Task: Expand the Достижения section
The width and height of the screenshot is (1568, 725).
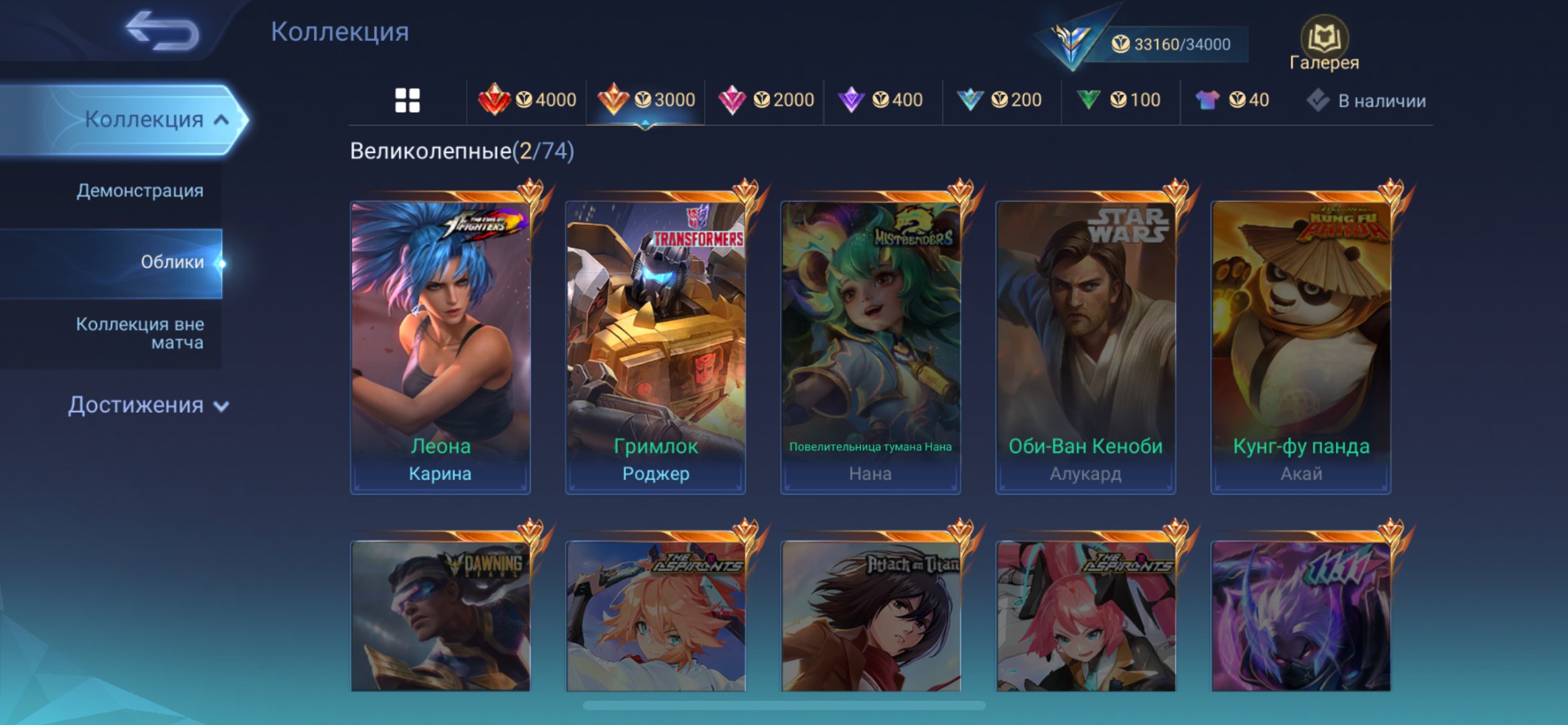Action: [x=149, y=405]
